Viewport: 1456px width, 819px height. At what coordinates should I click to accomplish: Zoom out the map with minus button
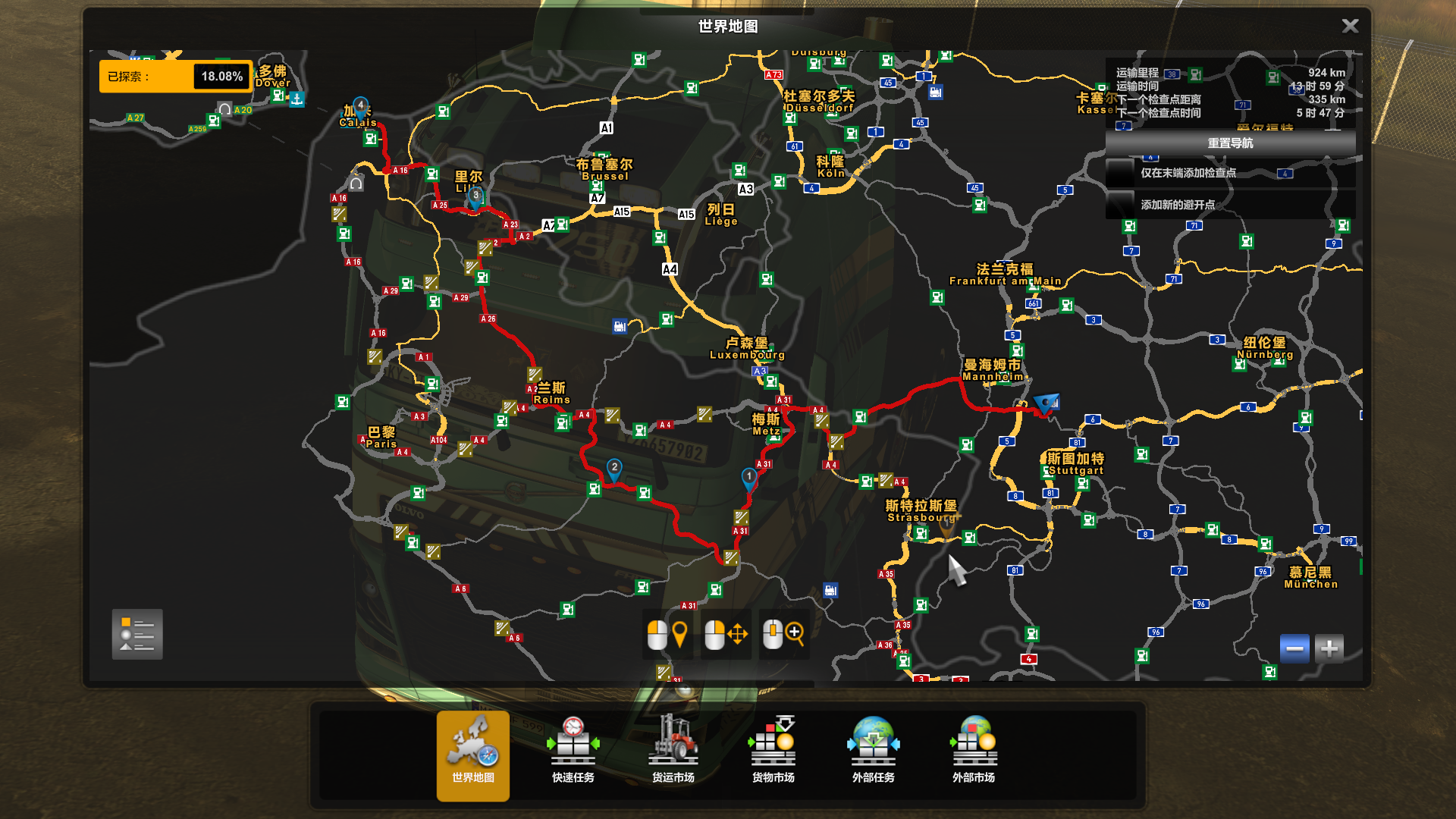pos(1294,649)
